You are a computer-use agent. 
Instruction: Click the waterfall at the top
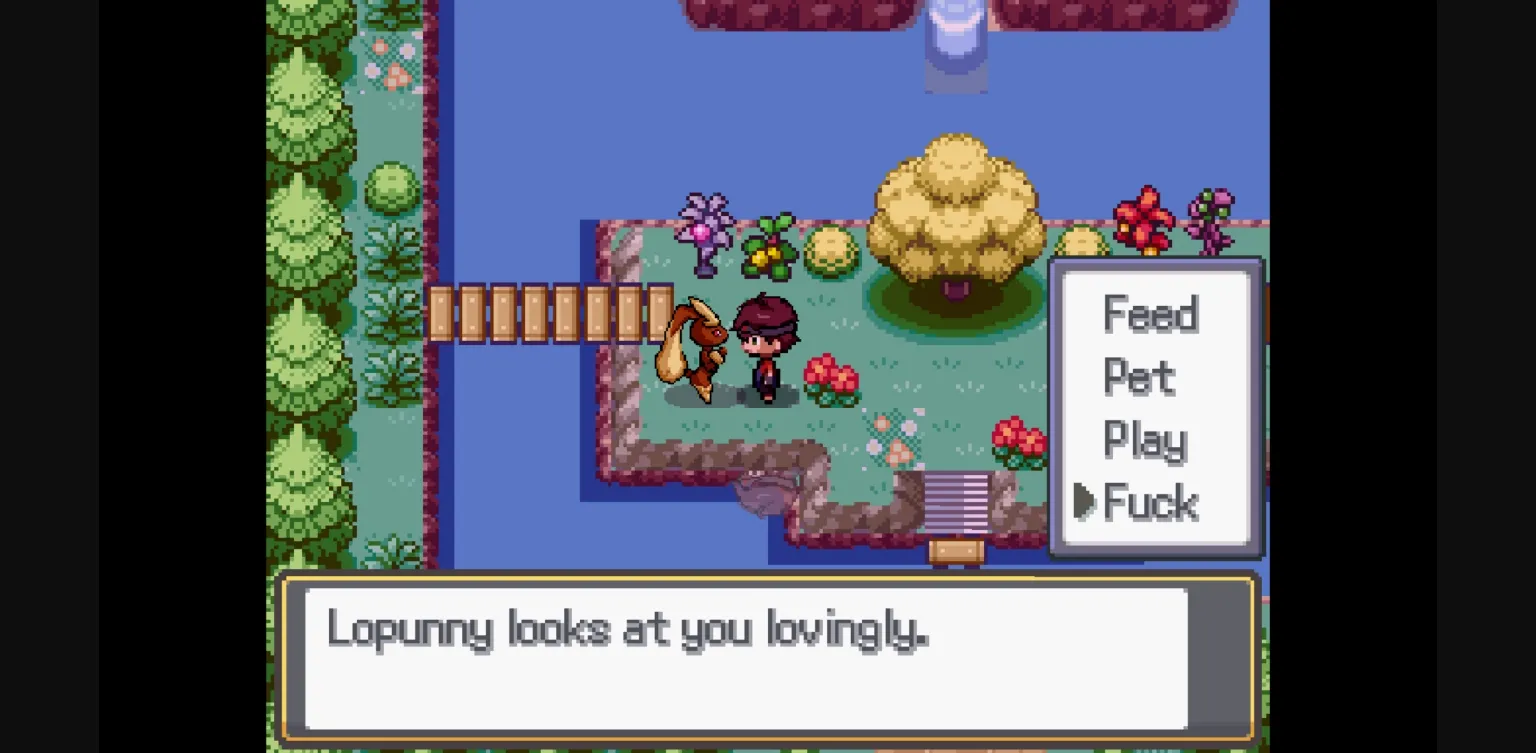(955, 45)
